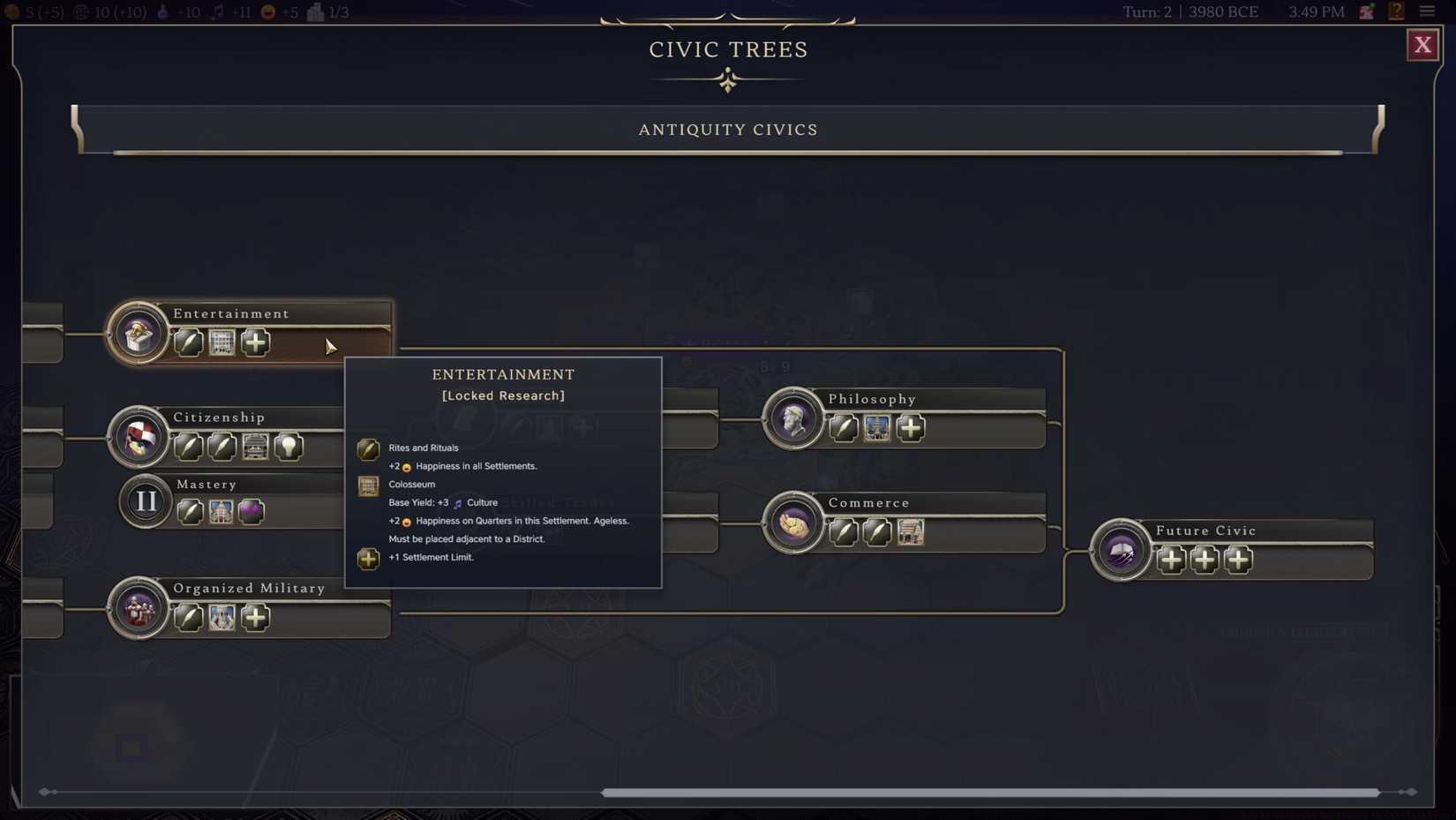Open the help question mark near the clock
The width and height of the screenshot is (1456, 820).
[x=1397, y=11]
